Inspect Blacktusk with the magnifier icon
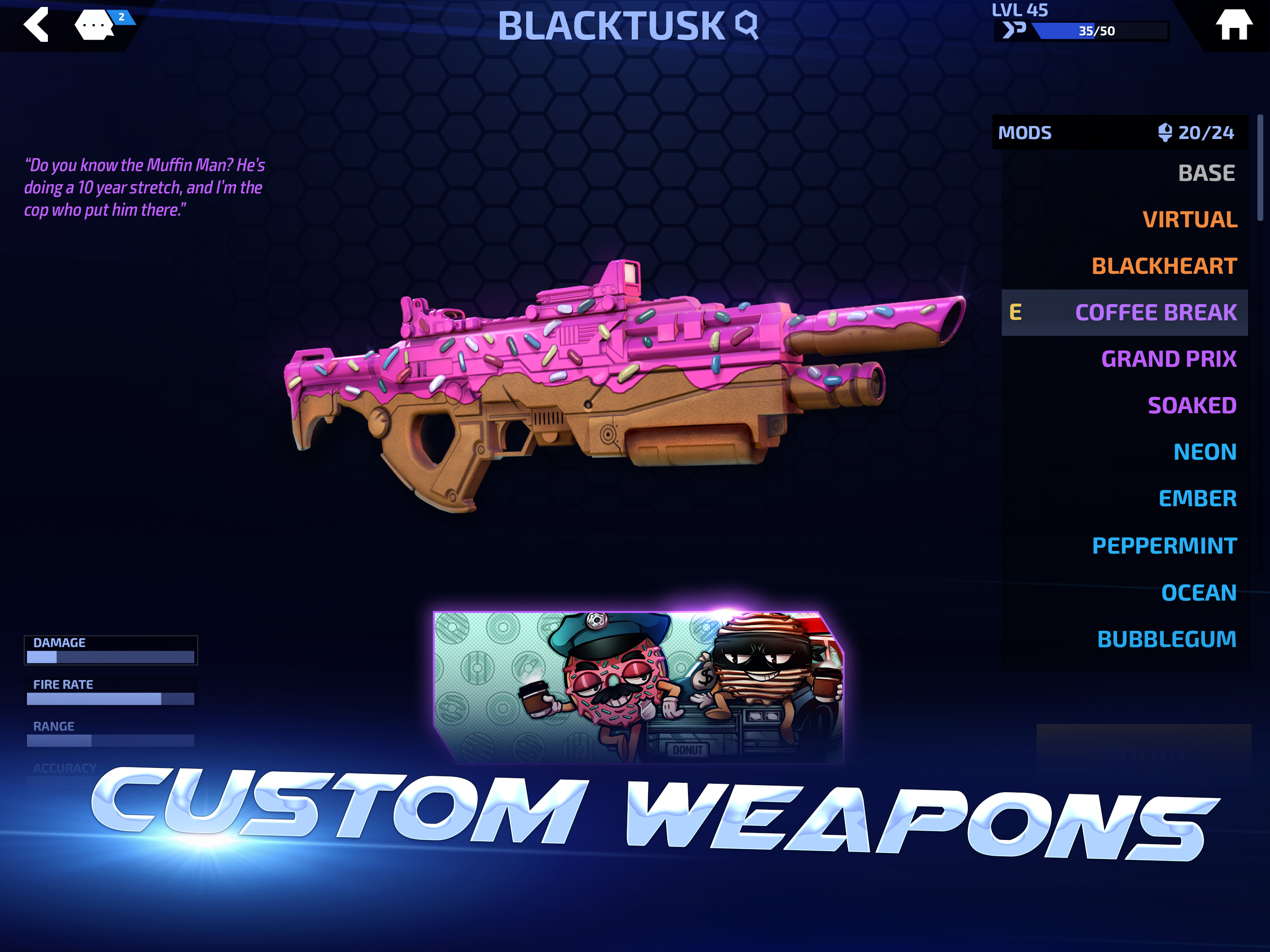The width and height of the screenshot is (1270, 952). pyautogui.click(x=747, y=25)
